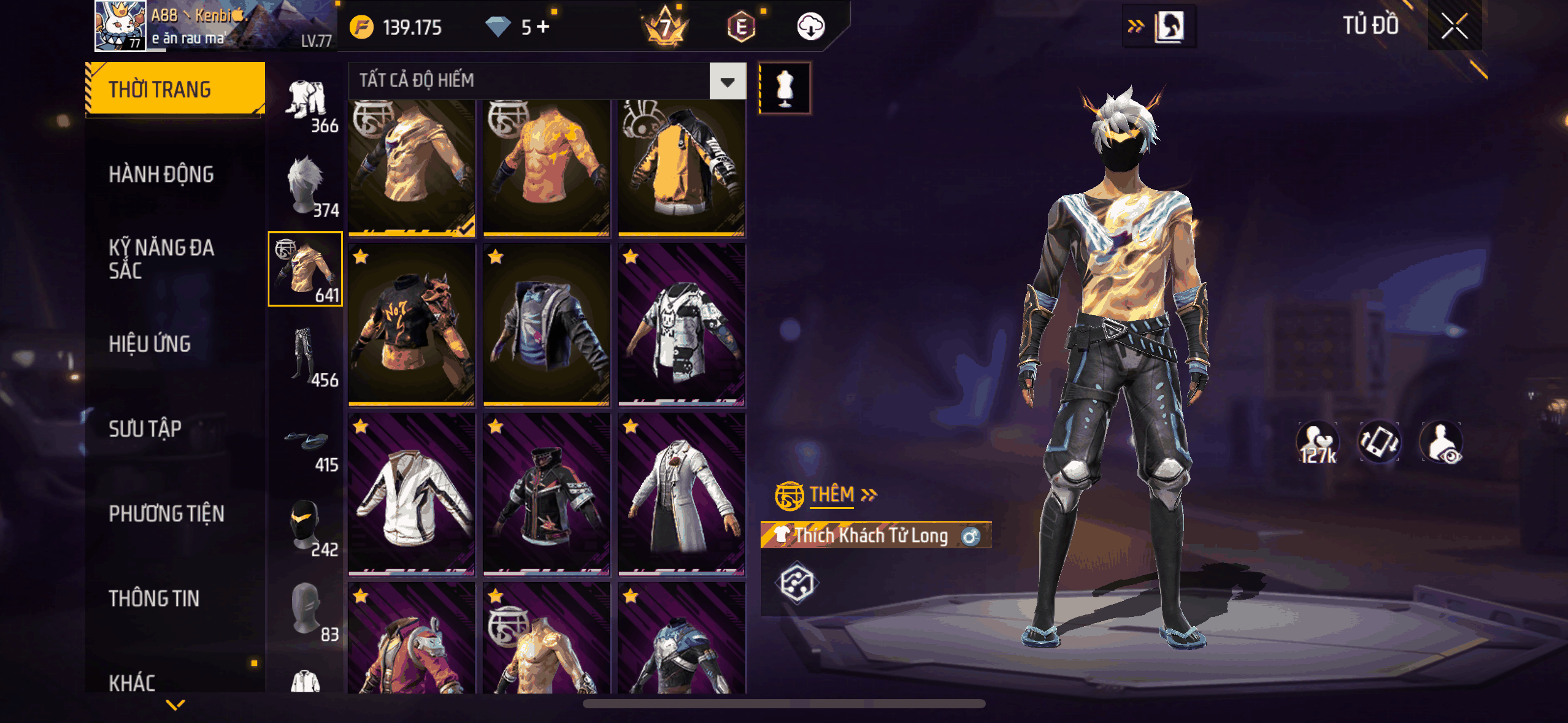1568x723 pixels.
Task: Add diamonds with the plus button
Action: 543,26
